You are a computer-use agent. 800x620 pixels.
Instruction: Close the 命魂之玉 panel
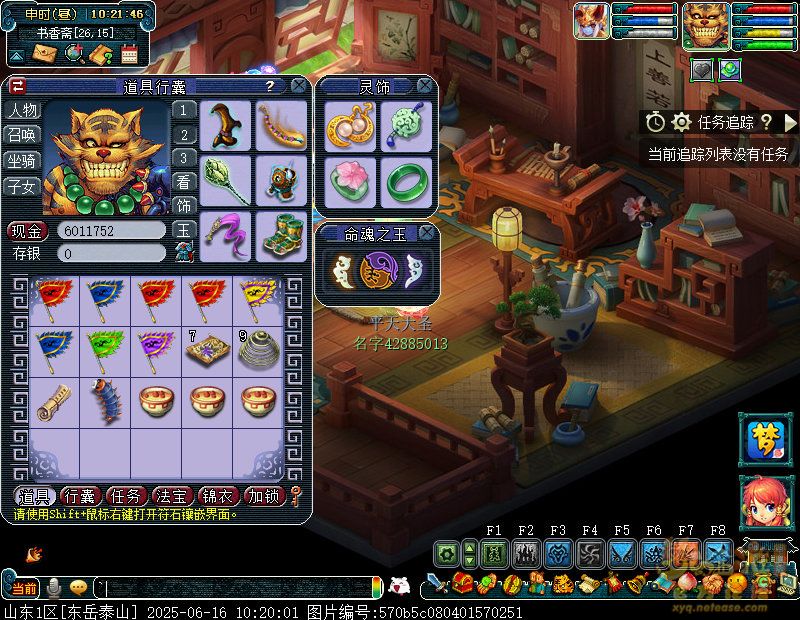click(x=426, y=233)
